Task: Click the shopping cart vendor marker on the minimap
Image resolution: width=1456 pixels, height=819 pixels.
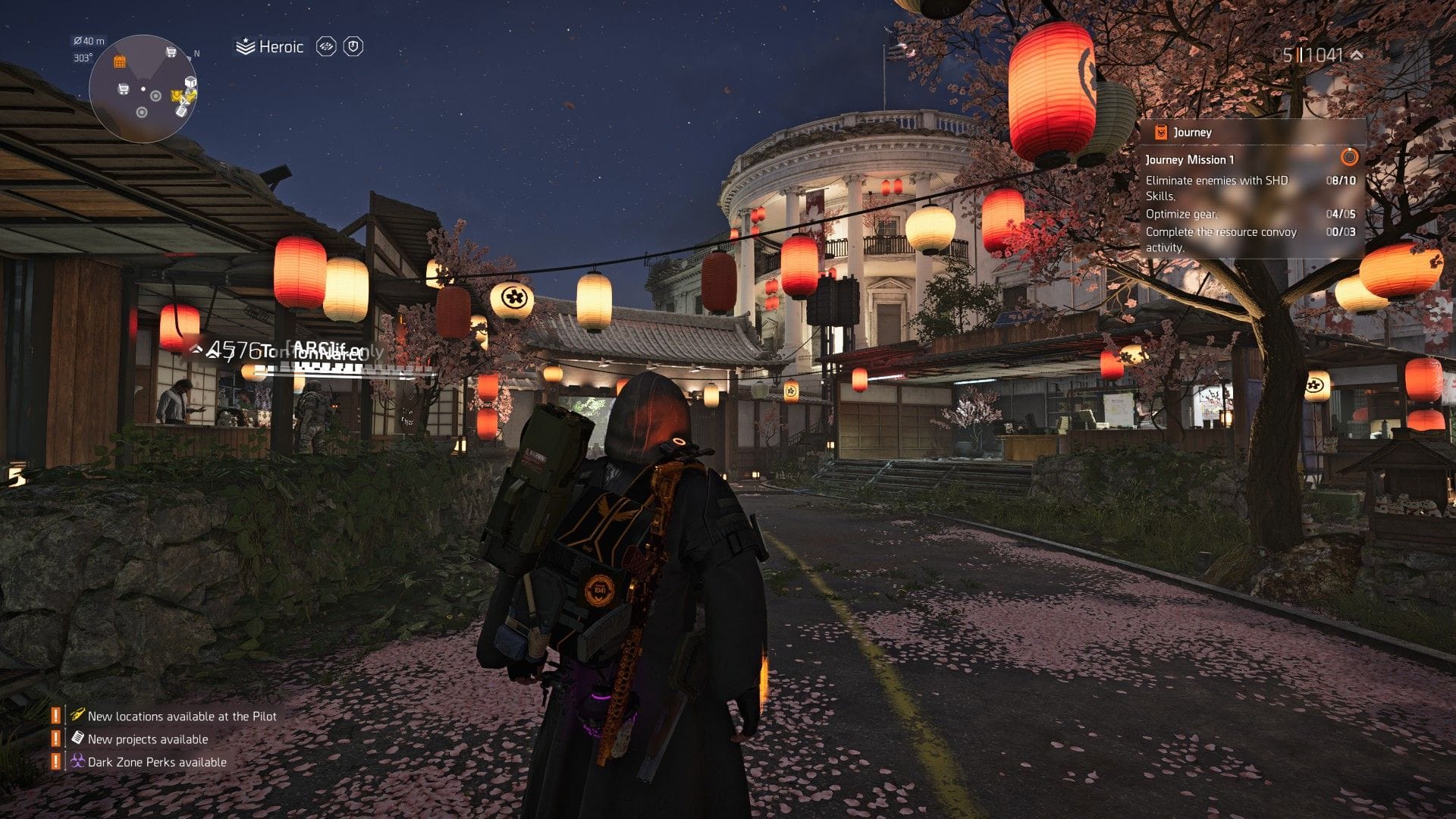Action: point(171,52)
